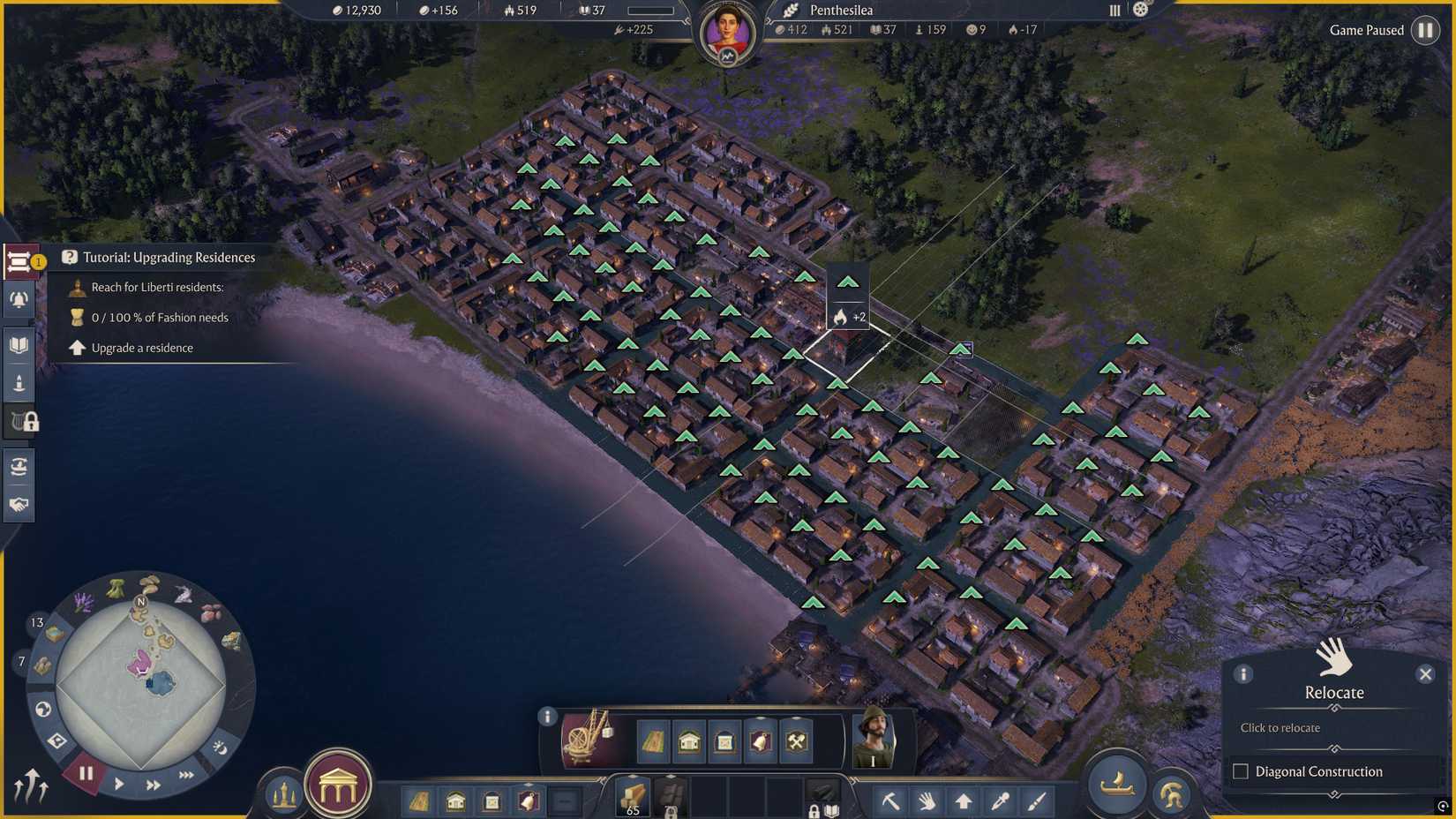Viewport: 1456px width, 819px height.
Task: Expand the chevron above the wood storage slot
Action: click(631, 777)
